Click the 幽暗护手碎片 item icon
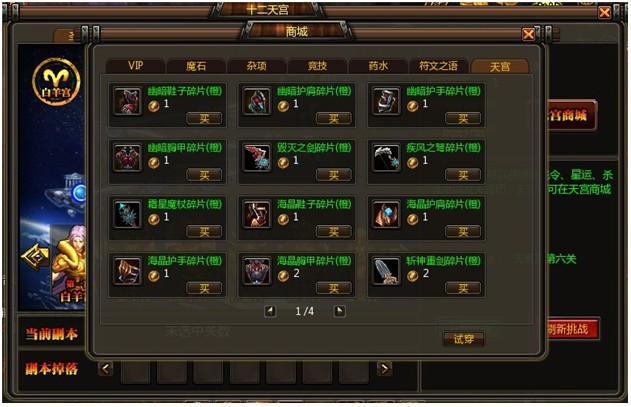The height and width of the screenshot is (407, 631). pos(386,100)
